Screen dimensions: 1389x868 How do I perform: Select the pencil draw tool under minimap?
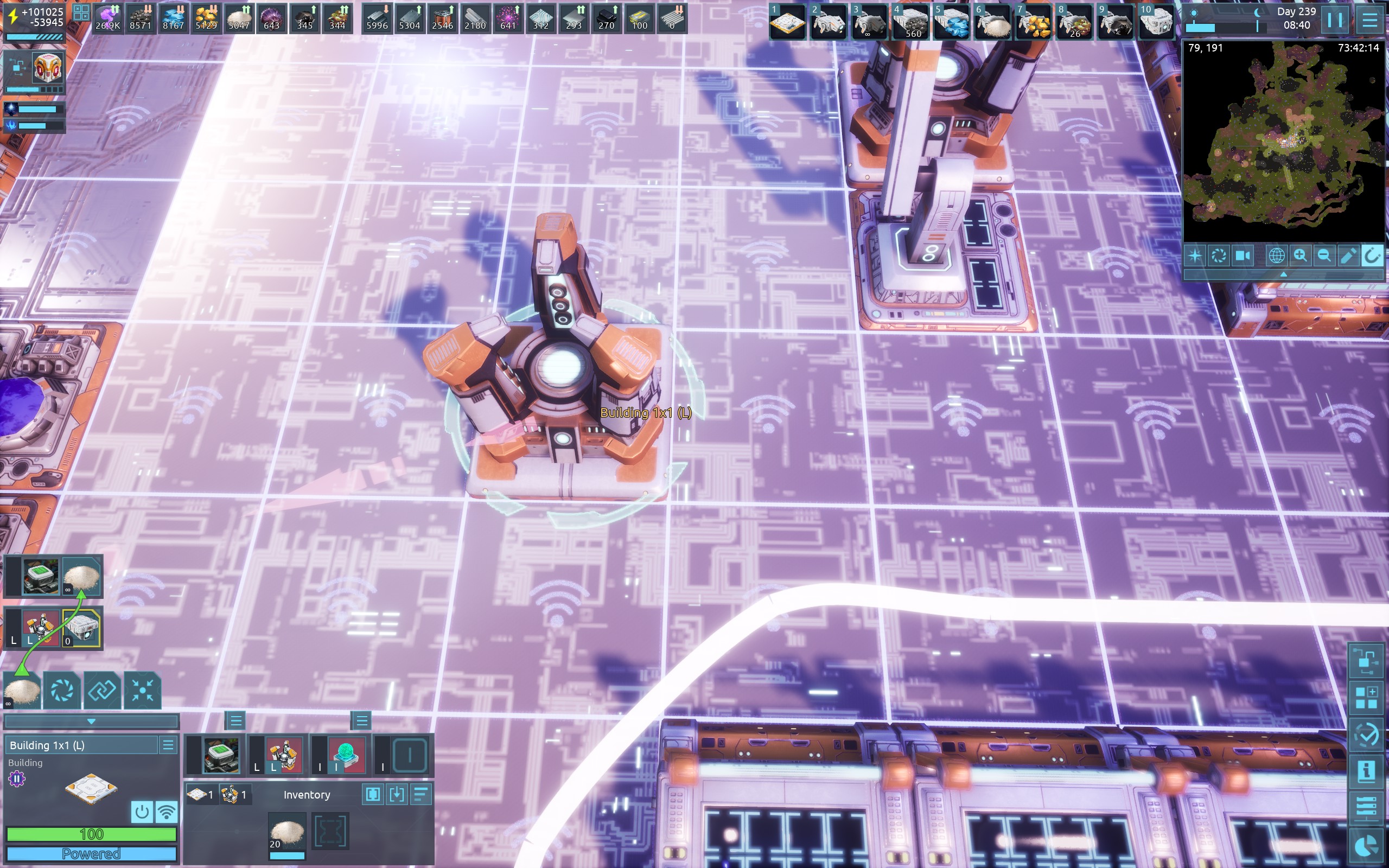(x=1348, y=256)
